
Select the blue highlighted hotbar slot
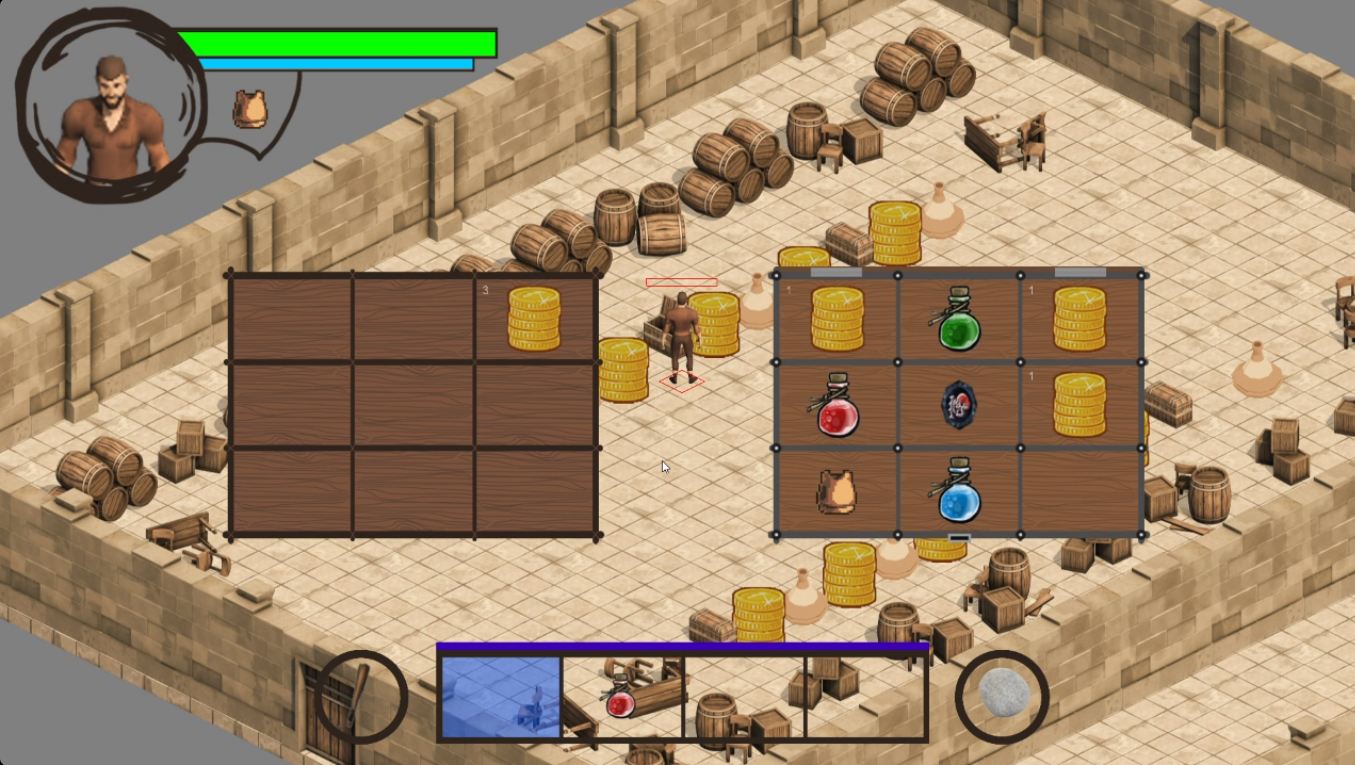[x=501, y=697]
